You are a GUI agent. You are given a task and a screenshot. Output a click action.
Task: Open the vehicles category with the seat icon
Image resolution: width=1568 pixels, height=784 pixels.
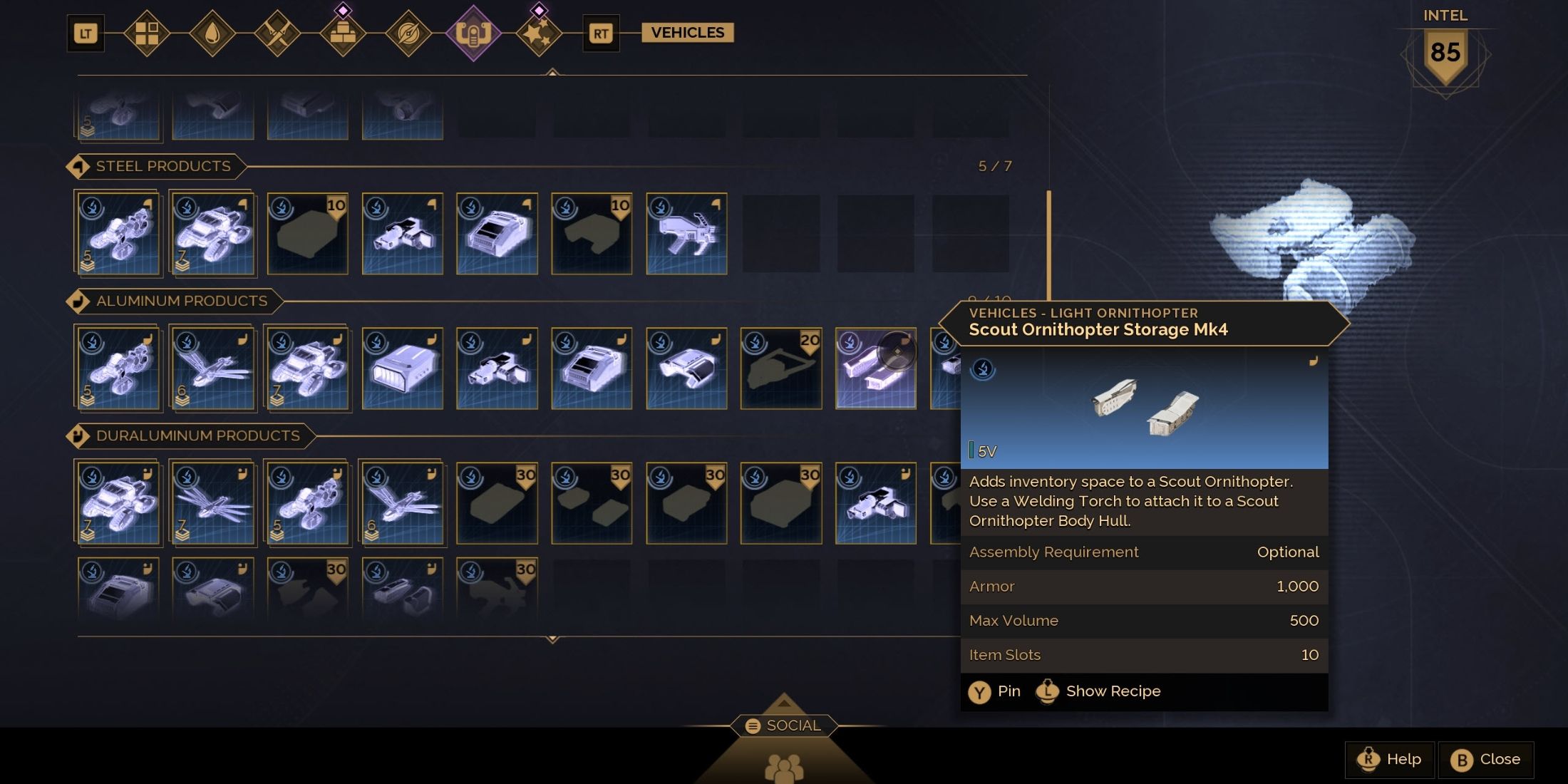click(473, 31)
